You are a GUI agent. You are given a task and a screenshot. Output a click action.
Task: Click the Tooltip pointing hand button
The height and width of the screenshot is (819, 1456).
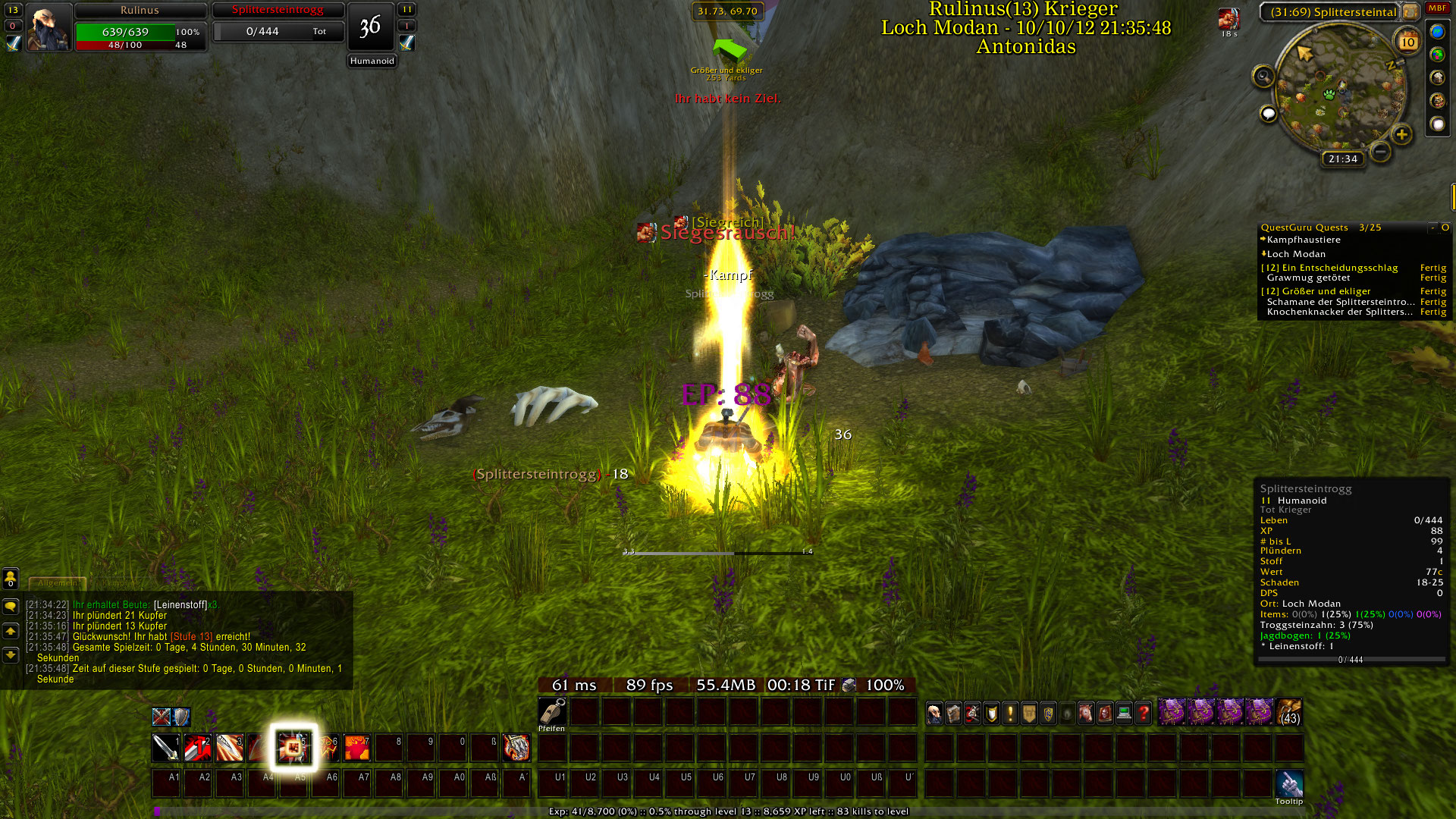click(1288, 783)
